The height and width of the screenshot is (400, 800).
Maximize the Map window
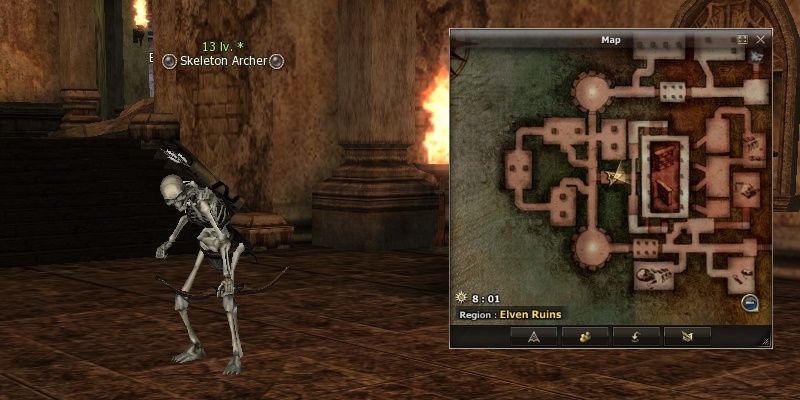click(743, 40)
